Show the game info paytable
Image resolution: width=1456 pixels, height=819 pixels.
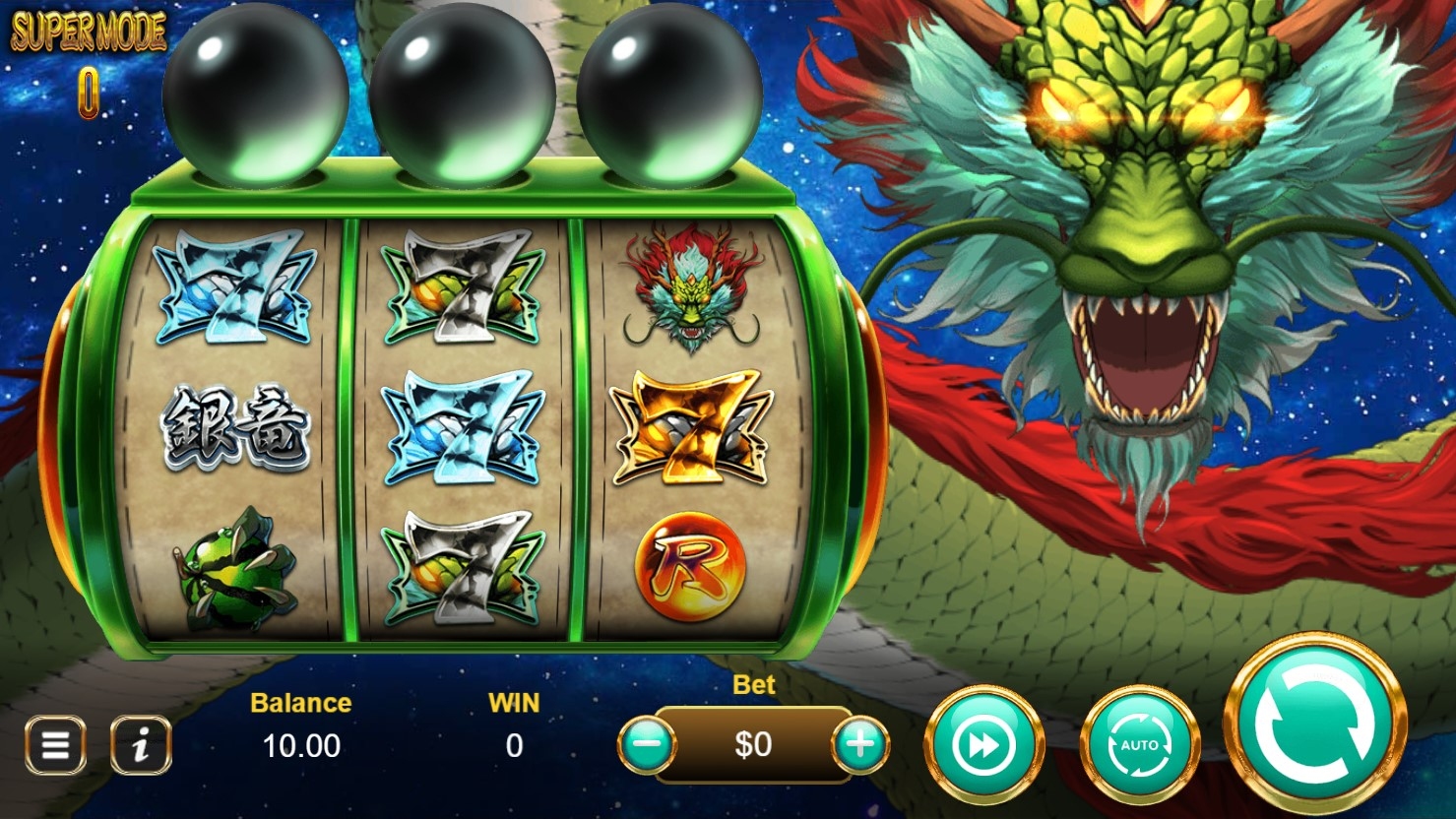(141, 745)
